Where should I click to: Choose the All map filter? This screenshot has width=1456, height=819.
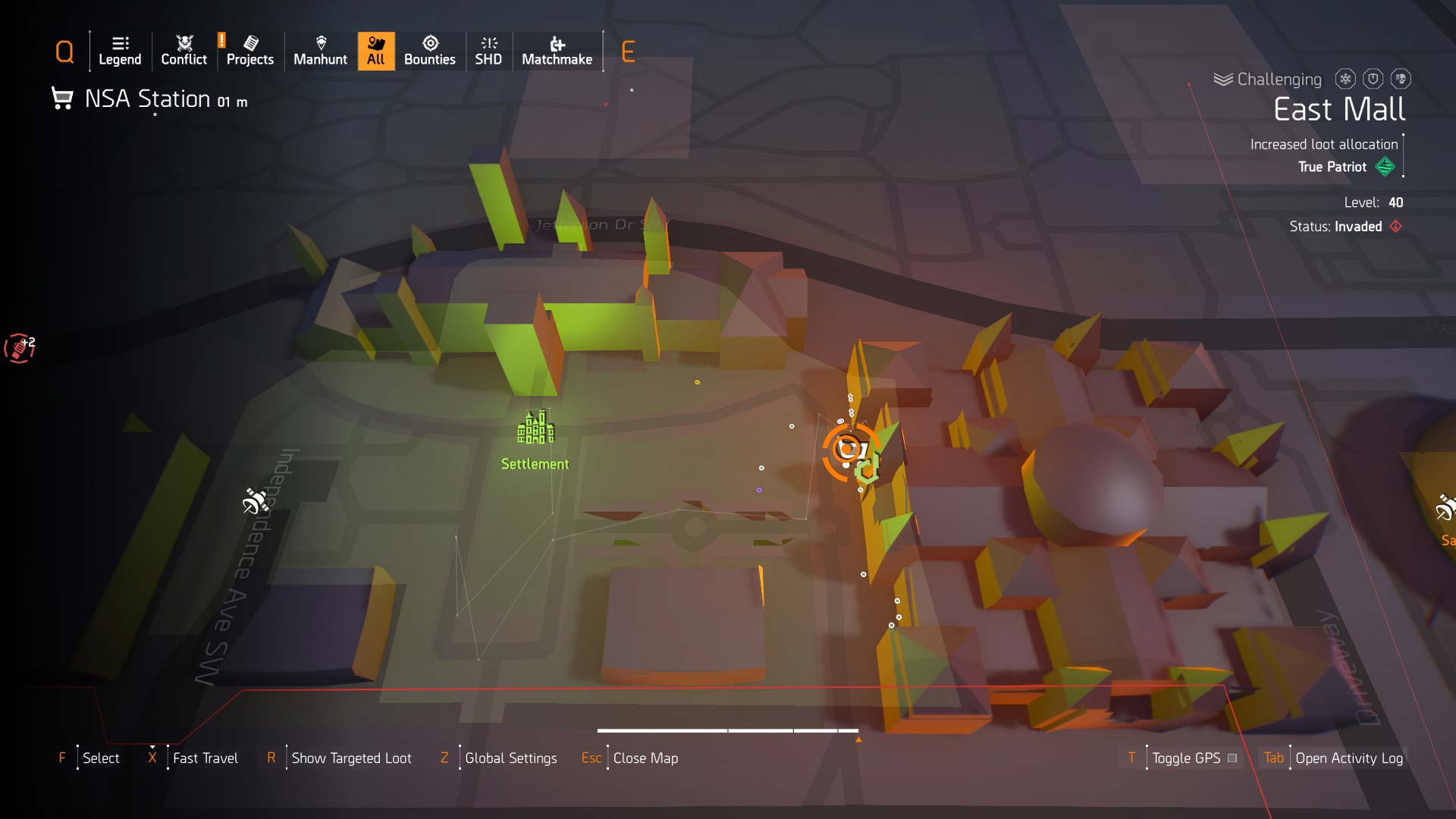(376, 51)
